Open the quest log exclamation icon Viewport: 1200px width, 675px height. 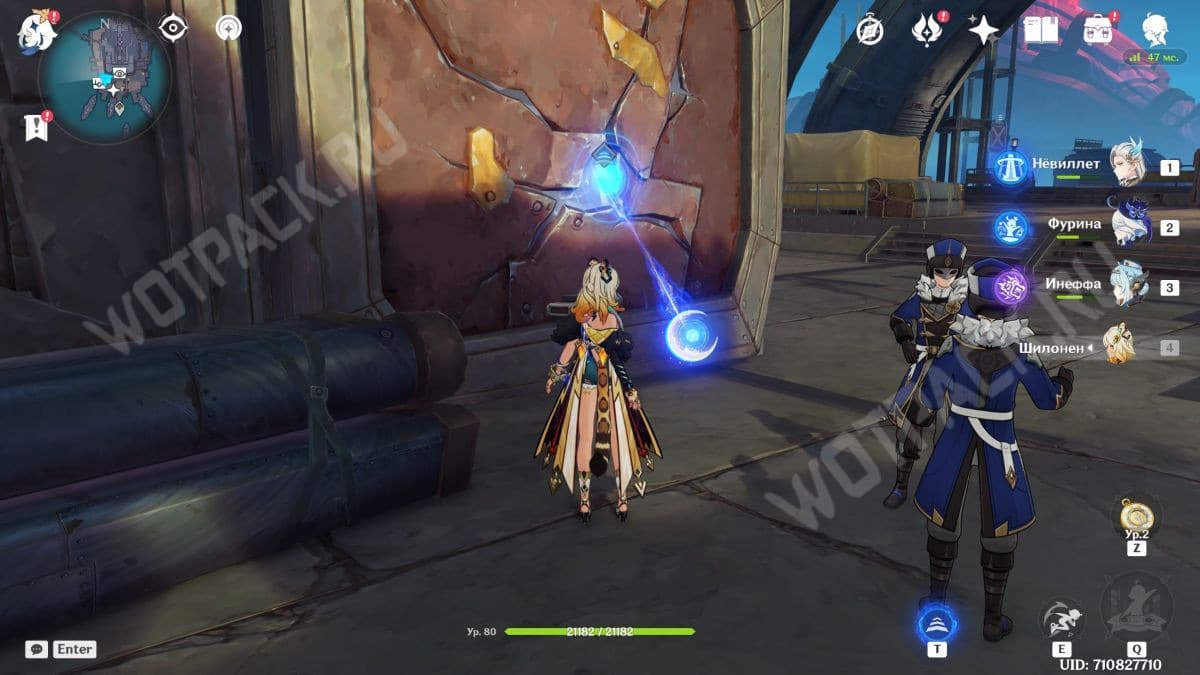[37, 127]
